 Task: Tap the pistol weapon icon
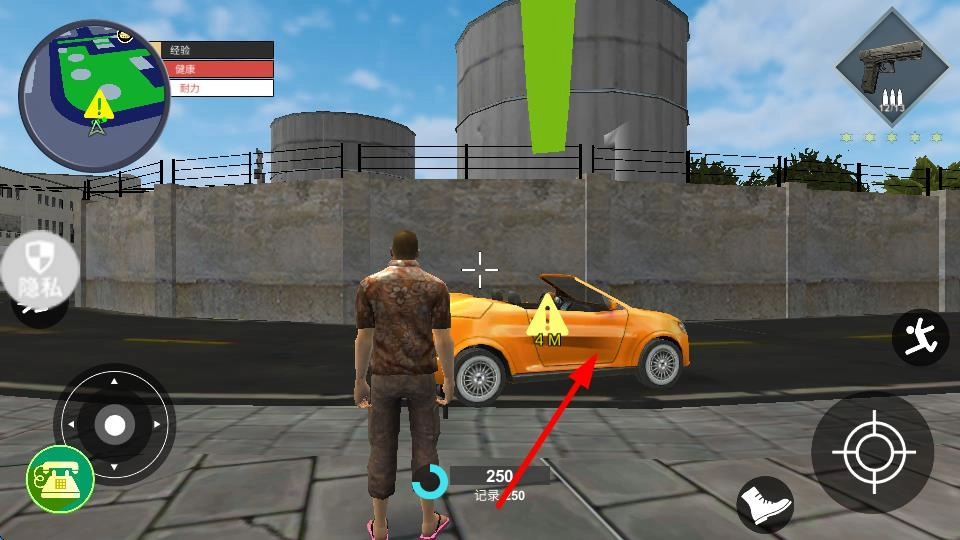coord(890,67)
